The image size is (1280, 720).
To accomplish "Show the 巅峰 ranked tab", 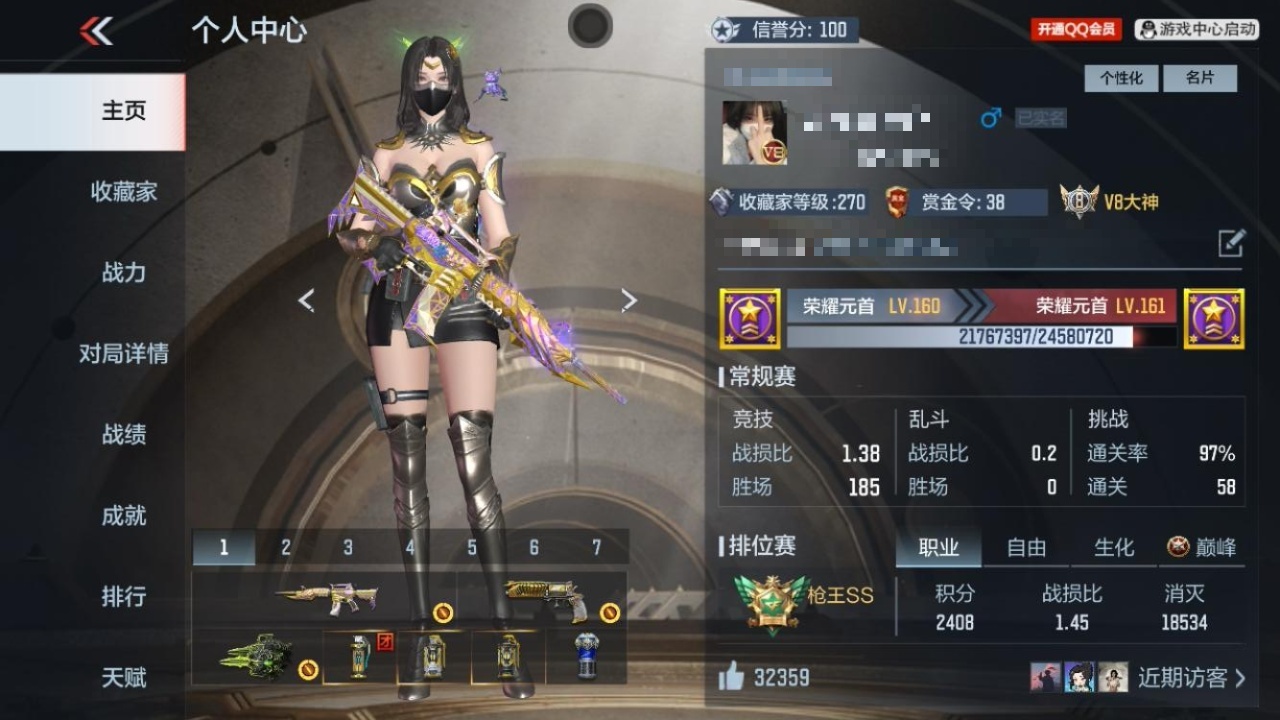I will click(x=1202, y=547).
